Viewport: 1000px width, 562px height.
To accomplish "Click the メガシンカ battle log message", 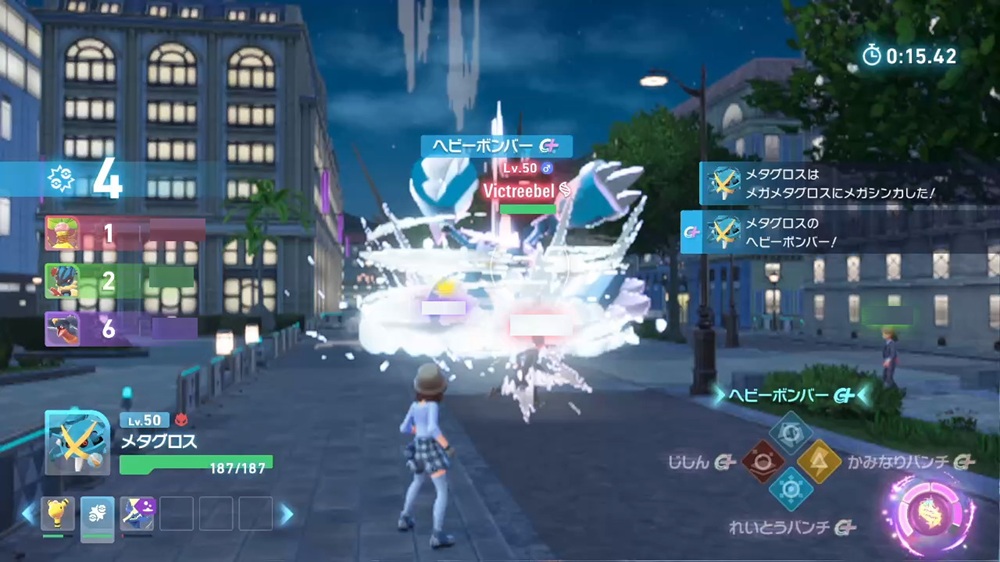I will (840, 183).
